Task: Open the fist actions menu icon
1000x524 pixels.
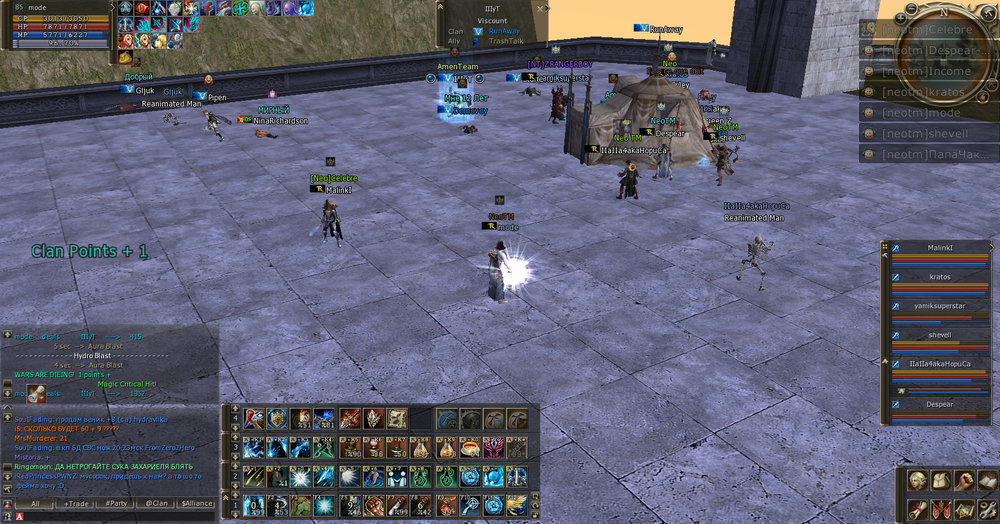Action: tap(963, 481)
